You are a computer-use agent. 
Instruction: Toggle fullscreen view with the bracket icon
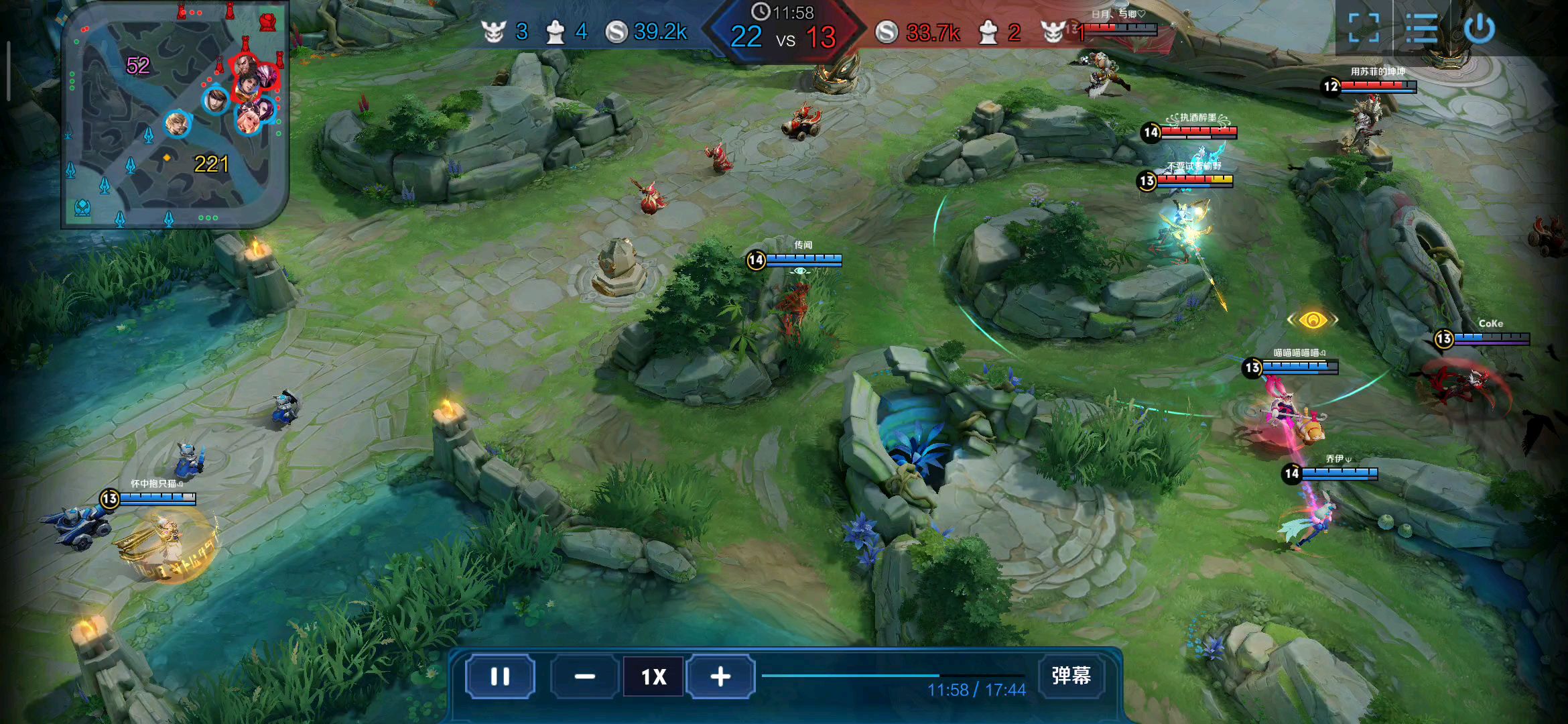1364,28
